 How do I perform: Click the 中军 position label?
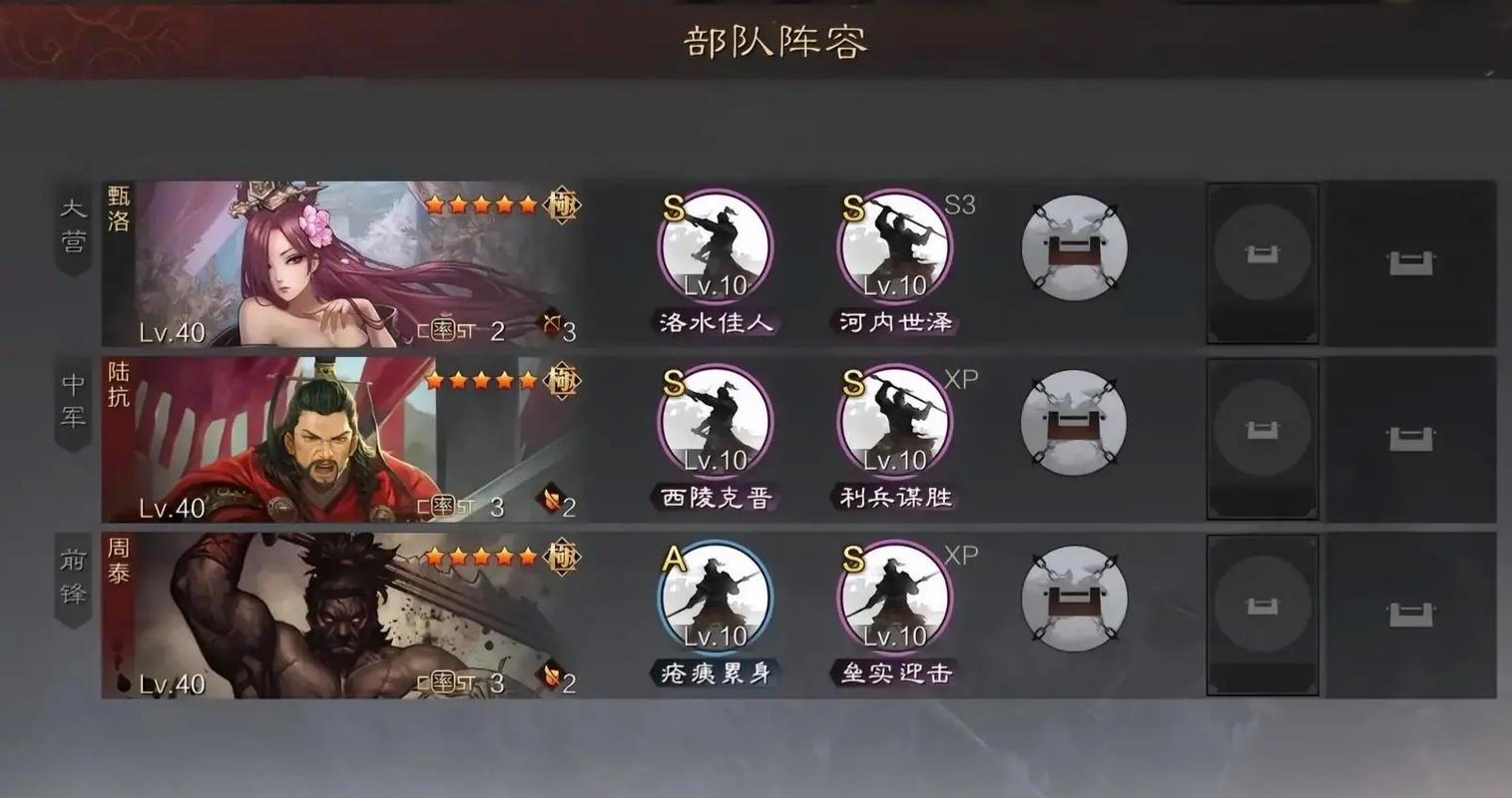click(73, 399)
